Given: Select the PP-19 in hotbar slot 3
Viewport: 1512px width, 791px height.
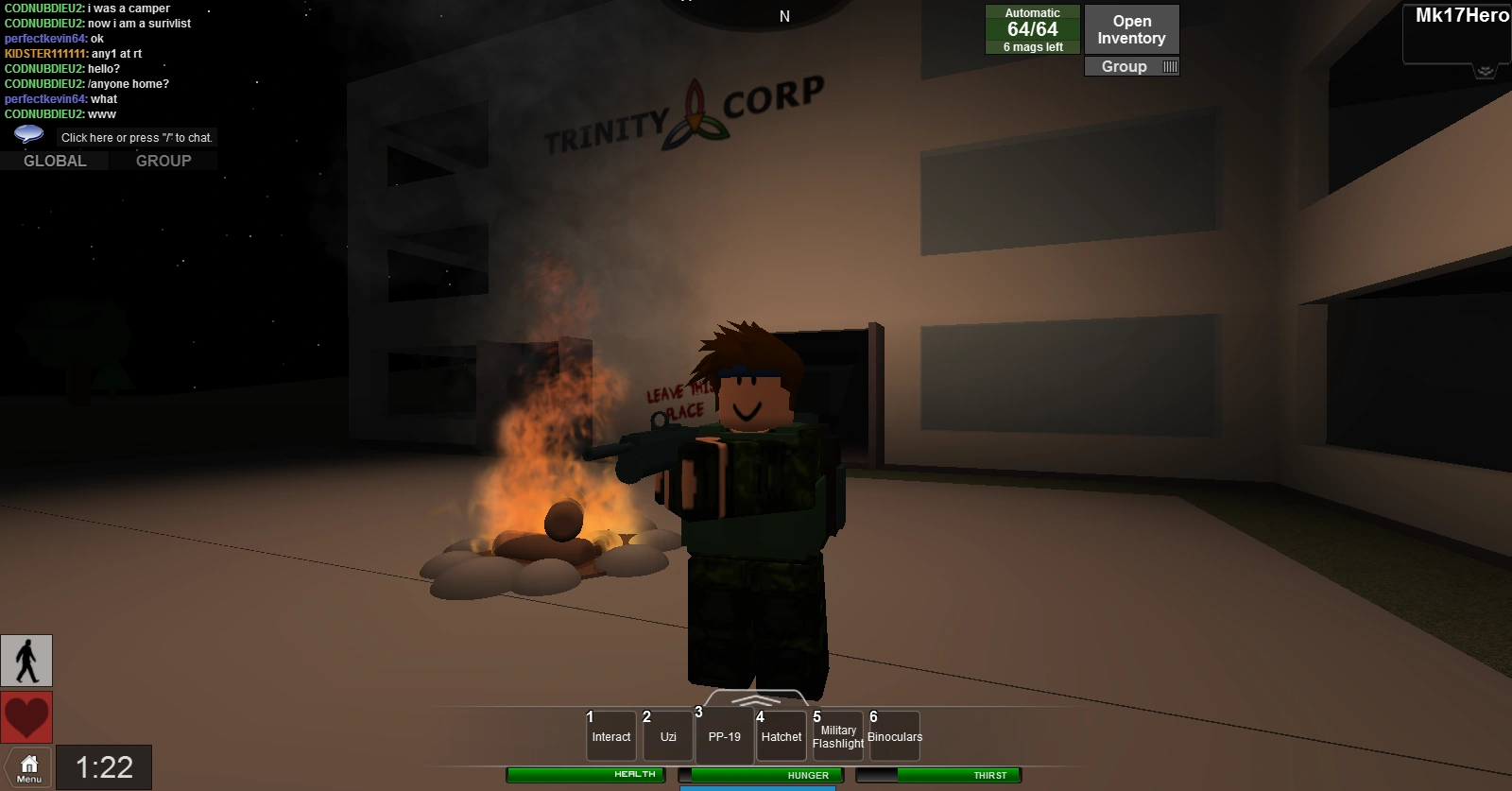Looking at the screenshot, I should pos(724,736).
